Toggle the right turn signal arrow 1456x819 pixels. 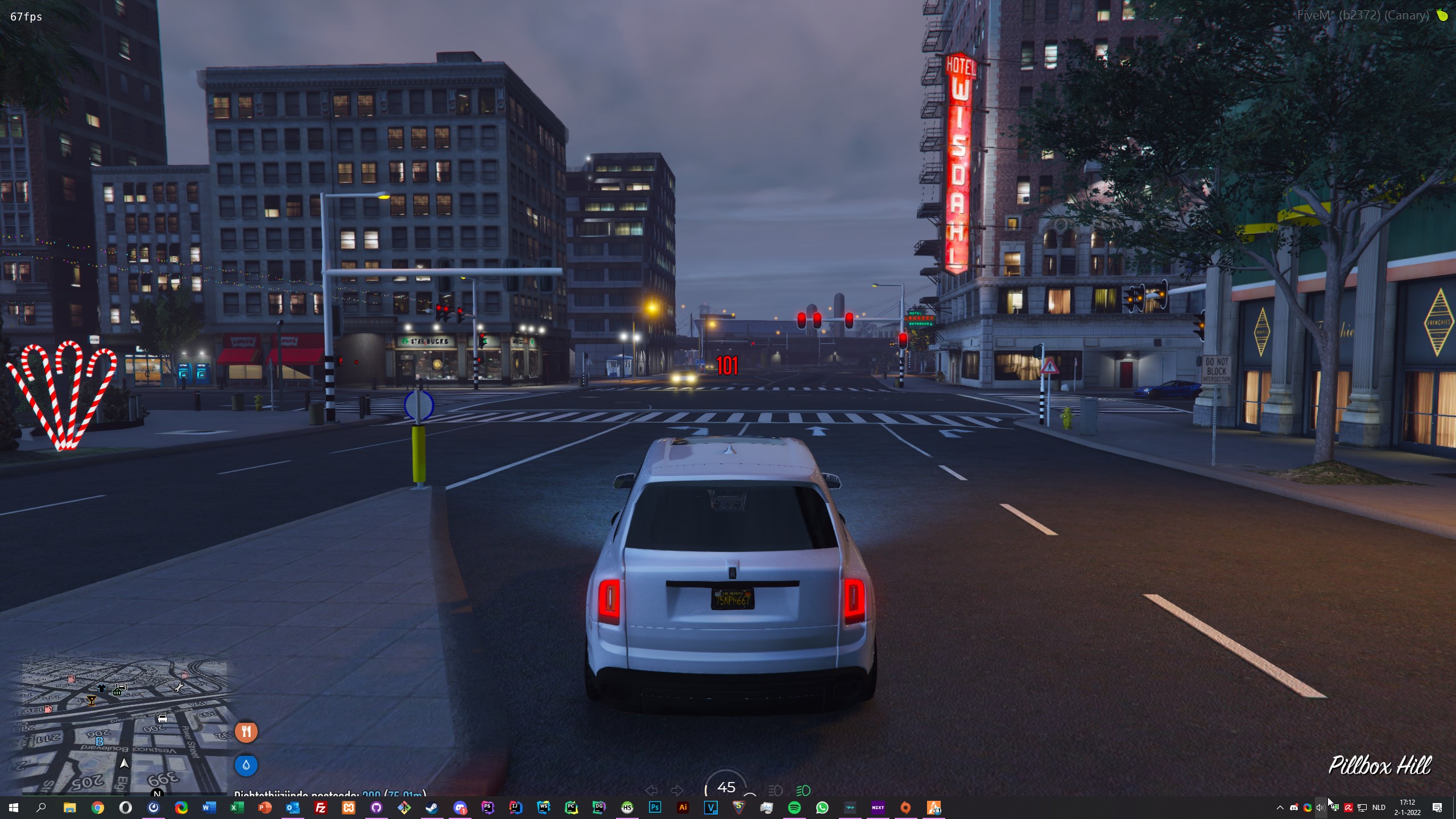click(677, 790)
